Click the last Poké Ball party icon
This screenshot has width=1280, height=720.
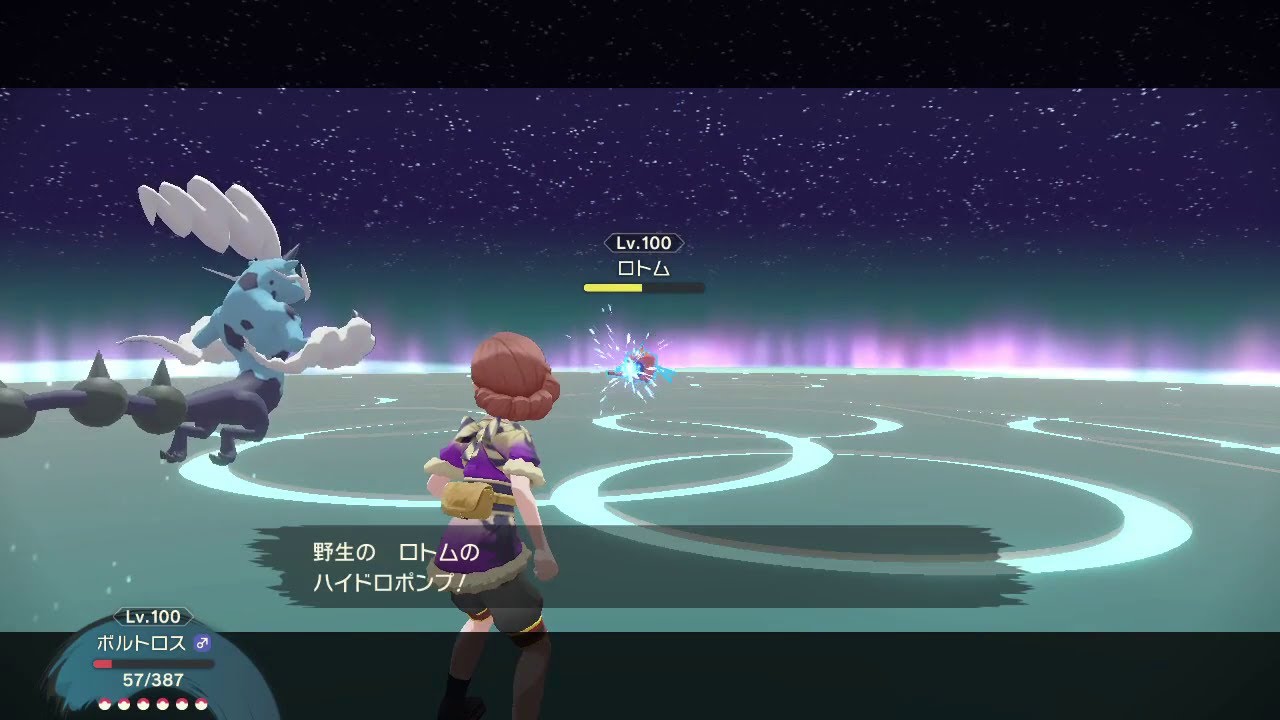click(201, 704)
